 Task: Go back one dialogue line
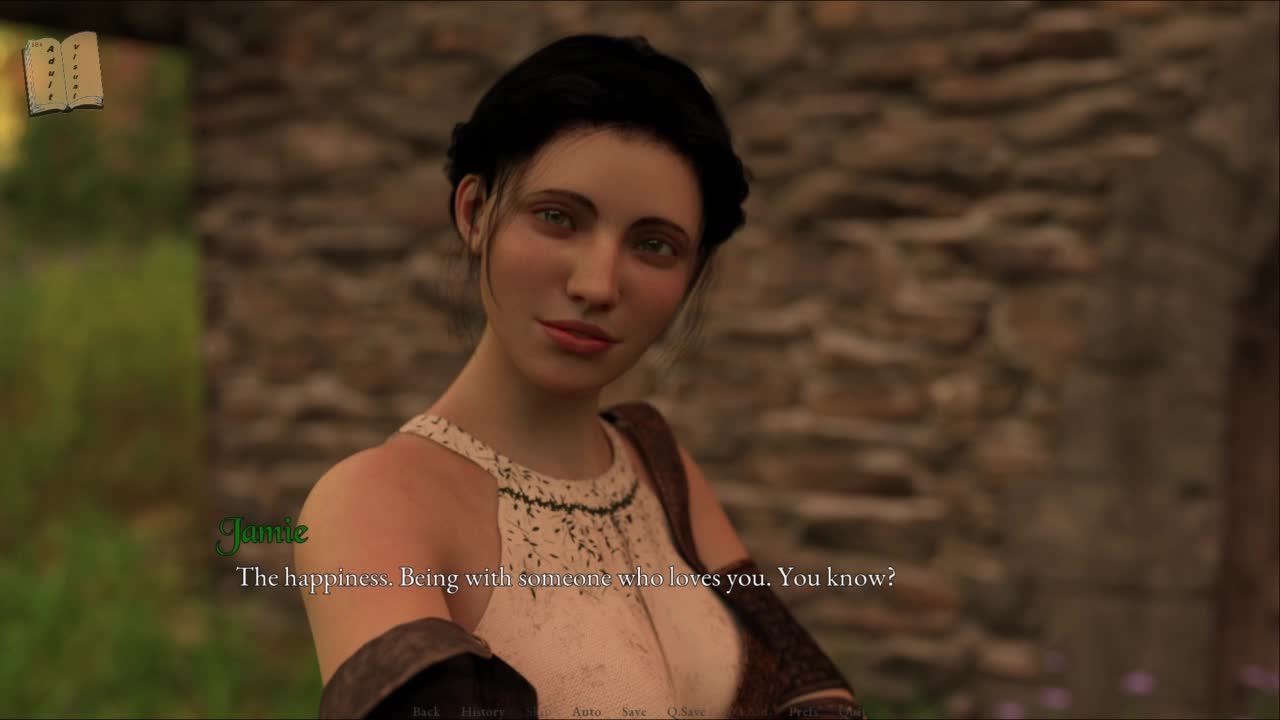[426, 712]
